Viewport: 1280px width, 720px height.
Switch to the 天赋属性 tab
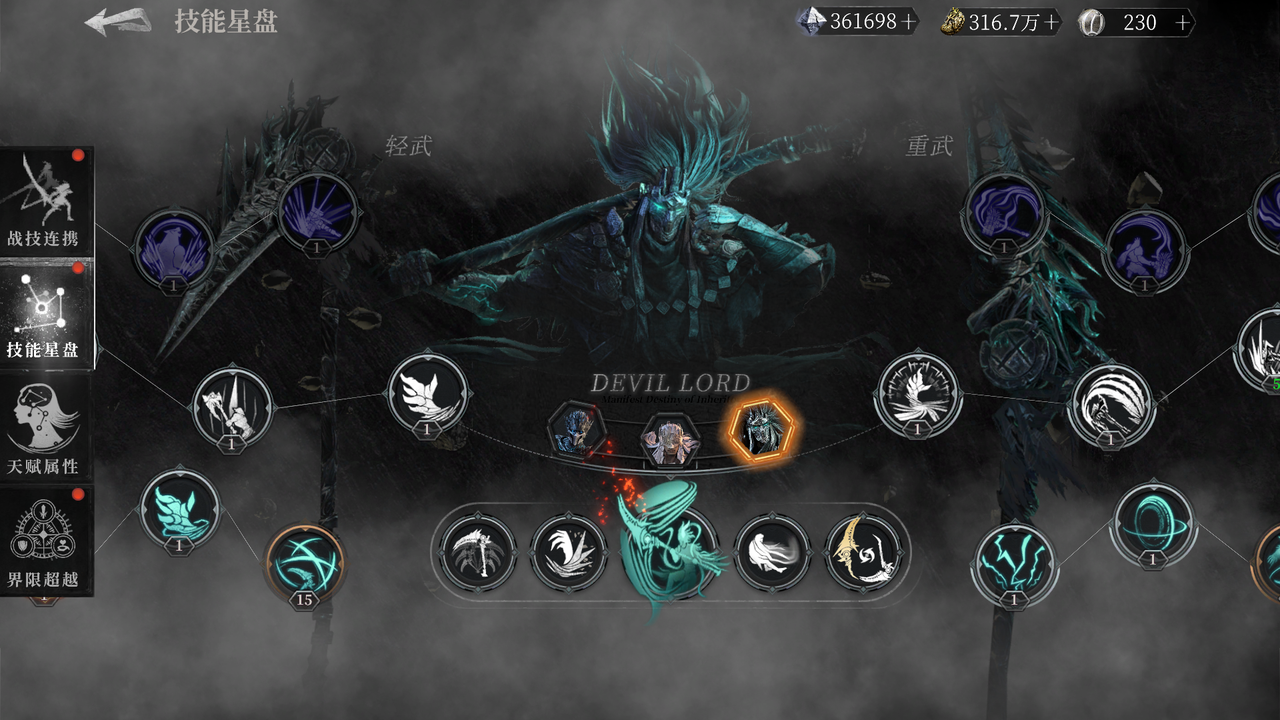(44, 430)
